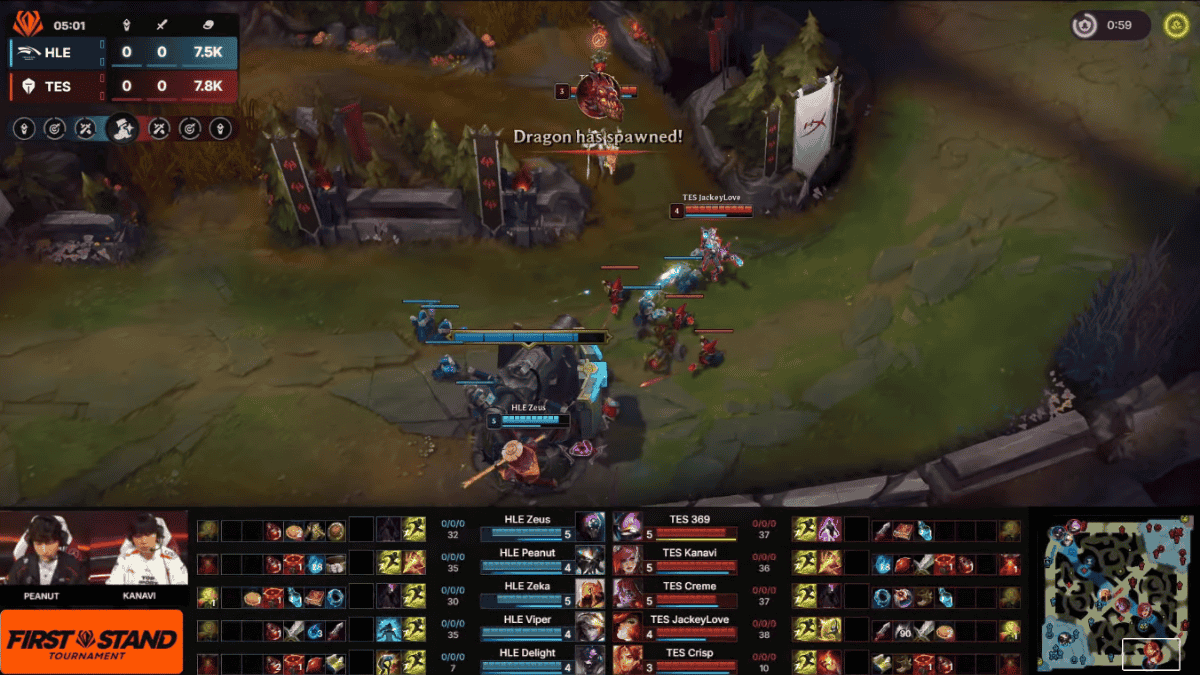The width and height of the screenshot is (1200, 675).
Task: Click the minimap
Action: click(x=1110, y=593)
